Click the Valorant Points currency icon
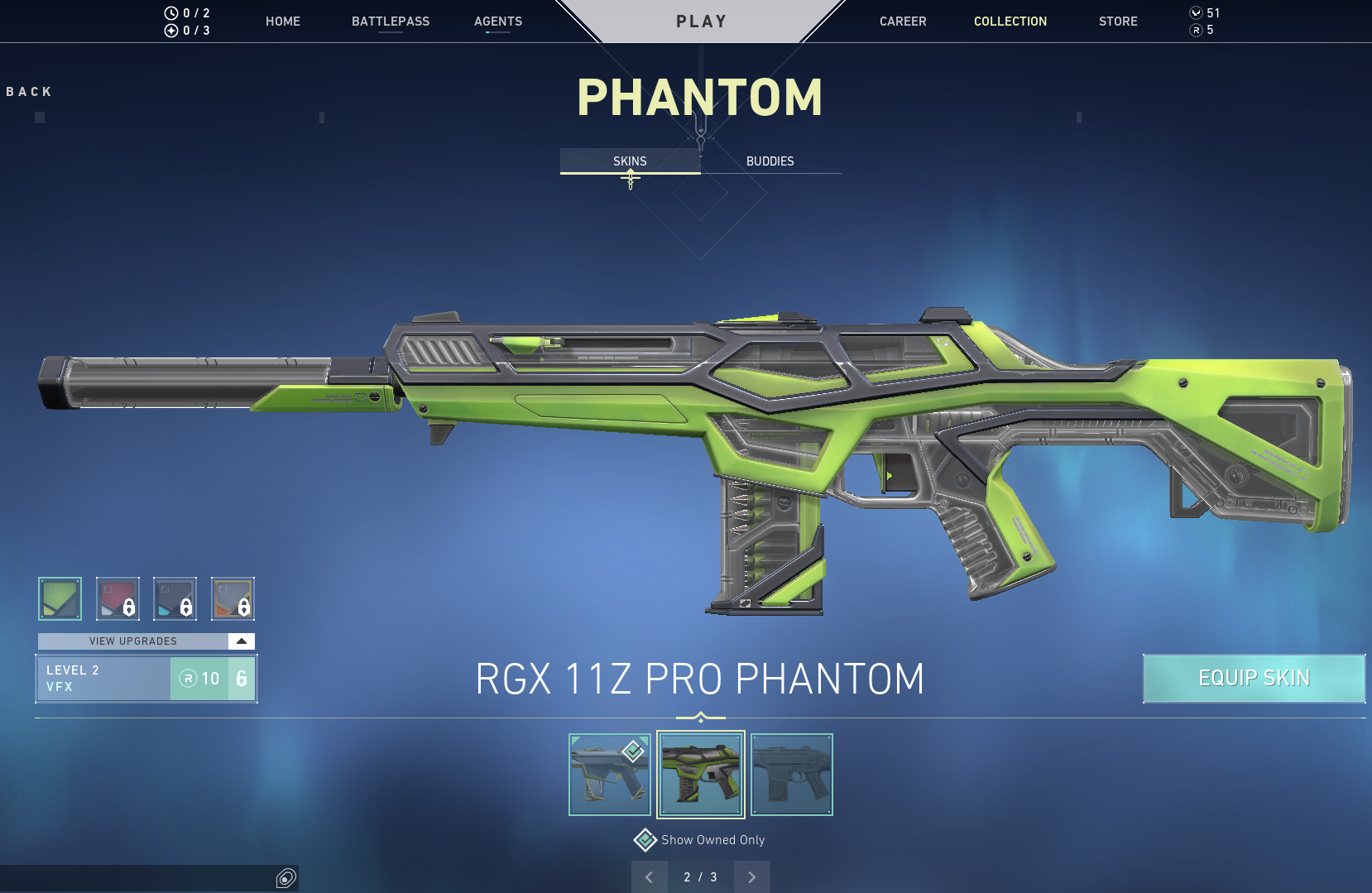This screenshot has width=1372, height=893. click(1194, 12)
